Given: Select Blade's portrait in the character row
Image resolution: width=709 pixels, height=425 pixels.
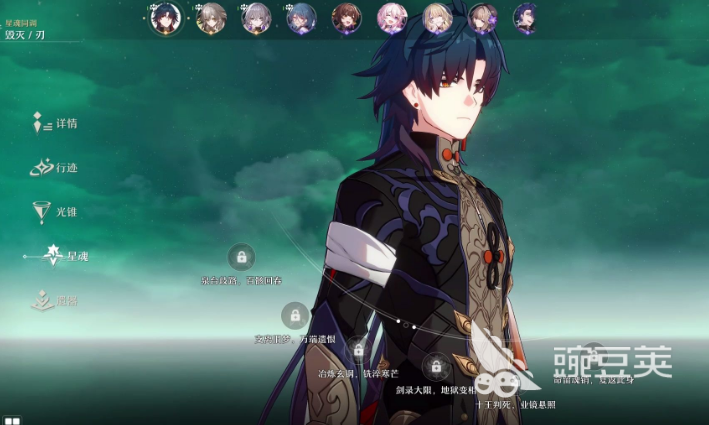Looking at the screenshot, I should point(165,17).
